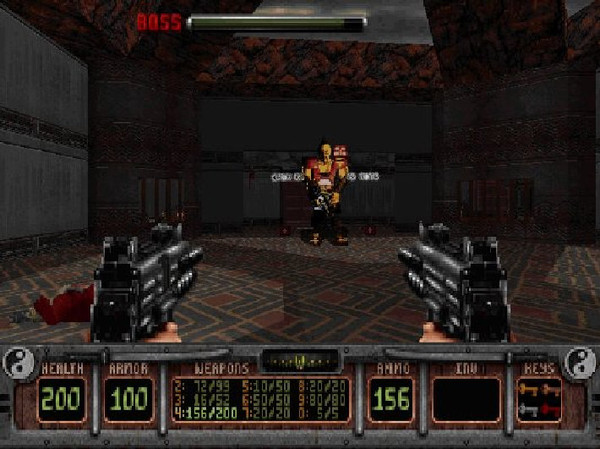Choose weapon slot 2 in the weapons list
This screenshot has width=600, height=449.
[x=195, y=385]
